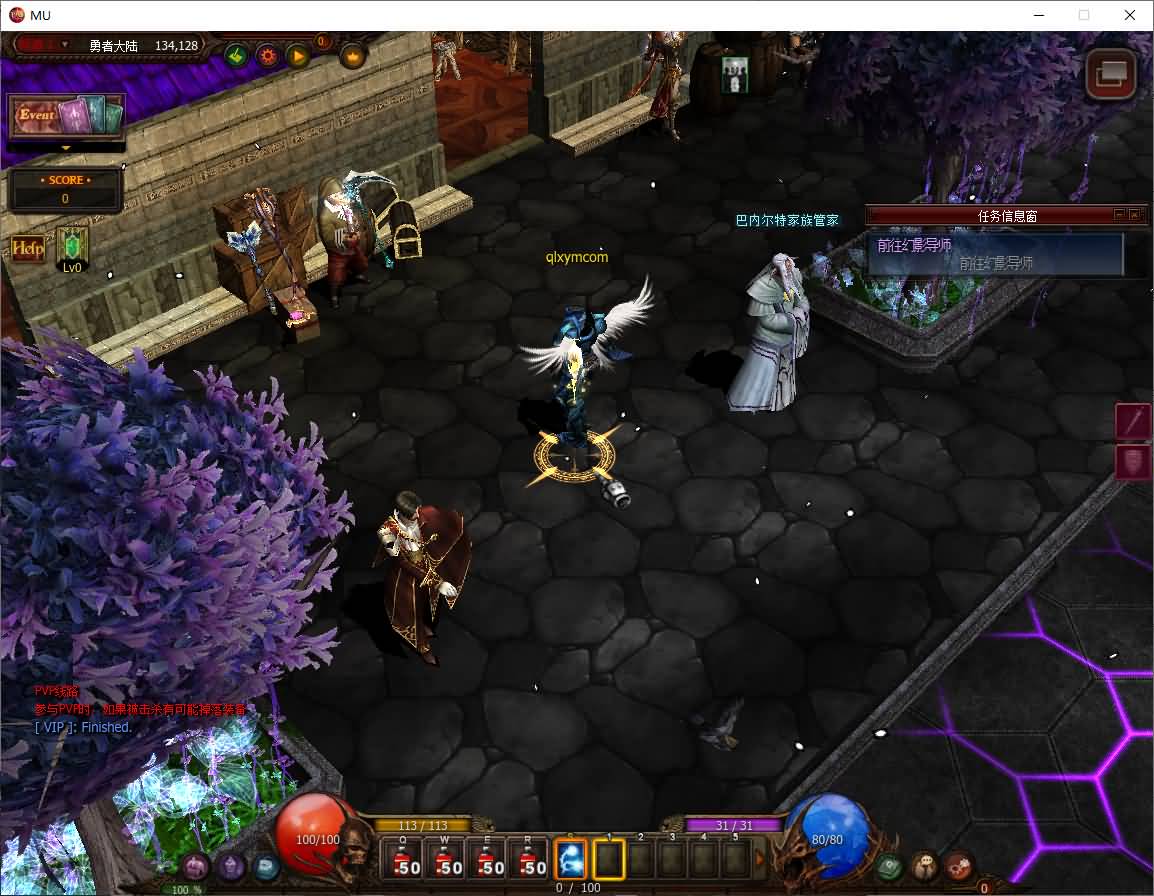Viewport: 1154px width, 896px height.
Task: Open the Event cards panel
Action: pos(66,116)
